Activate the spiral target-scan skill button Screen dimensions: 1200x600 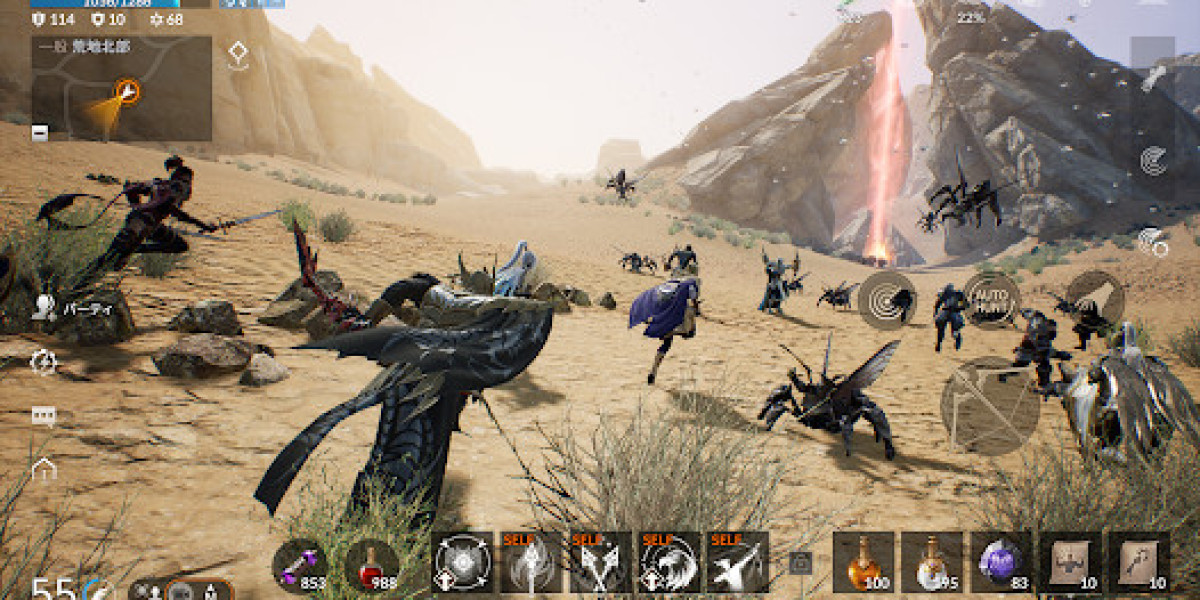pyautogui.click(x=887, y=299)
